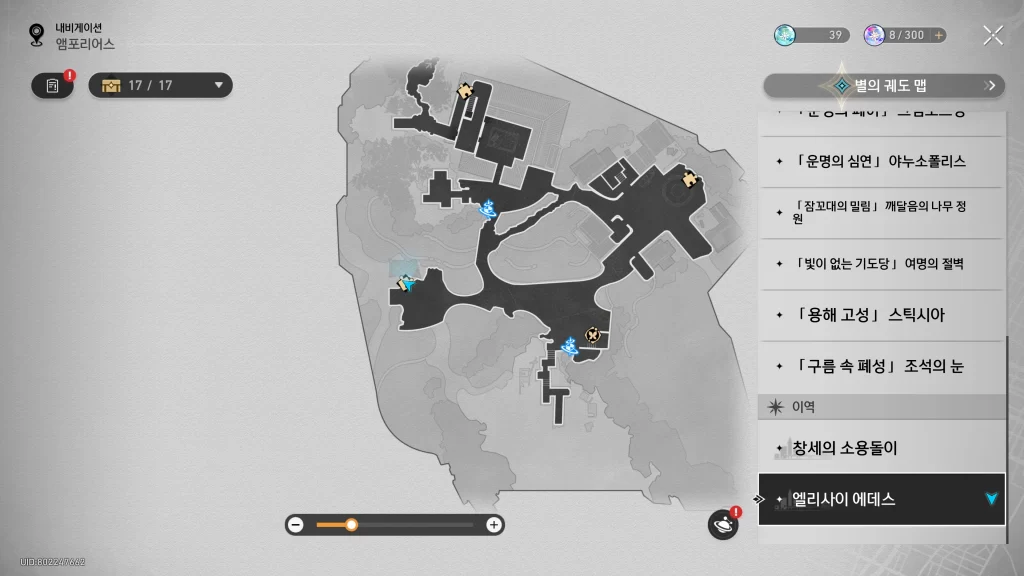Adjust the map zoom slider handle
The height and width of the screenshot is (576, 1024).
(x=351, y=524)
